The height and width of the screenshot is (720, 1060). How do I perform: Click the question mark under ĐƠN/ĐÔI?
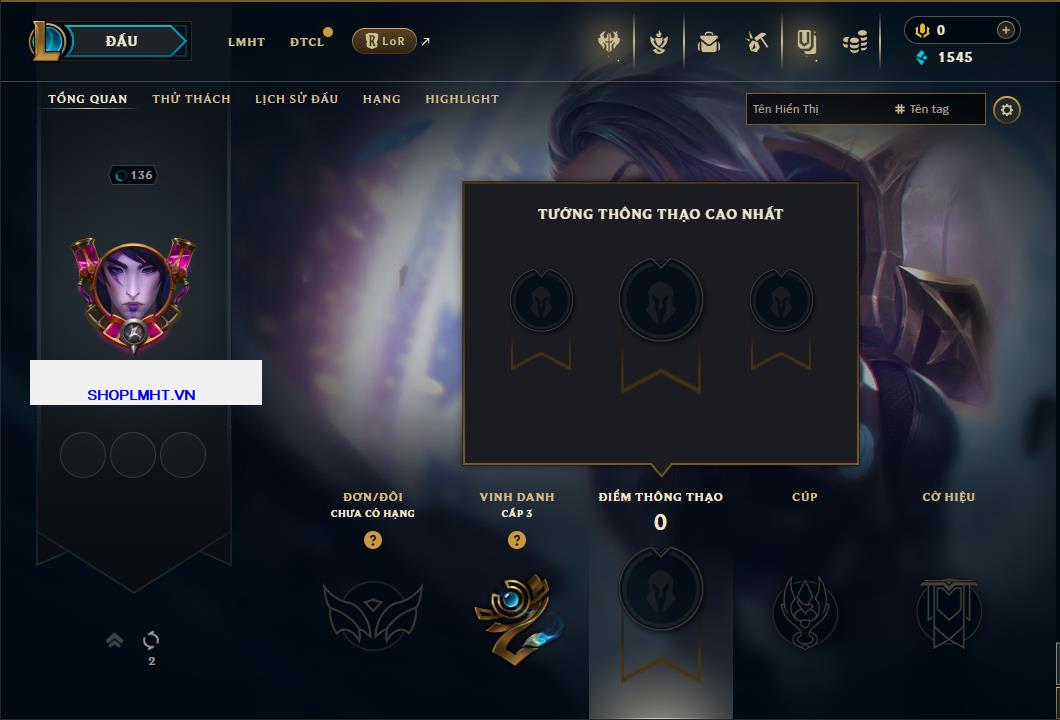[373, 540]
